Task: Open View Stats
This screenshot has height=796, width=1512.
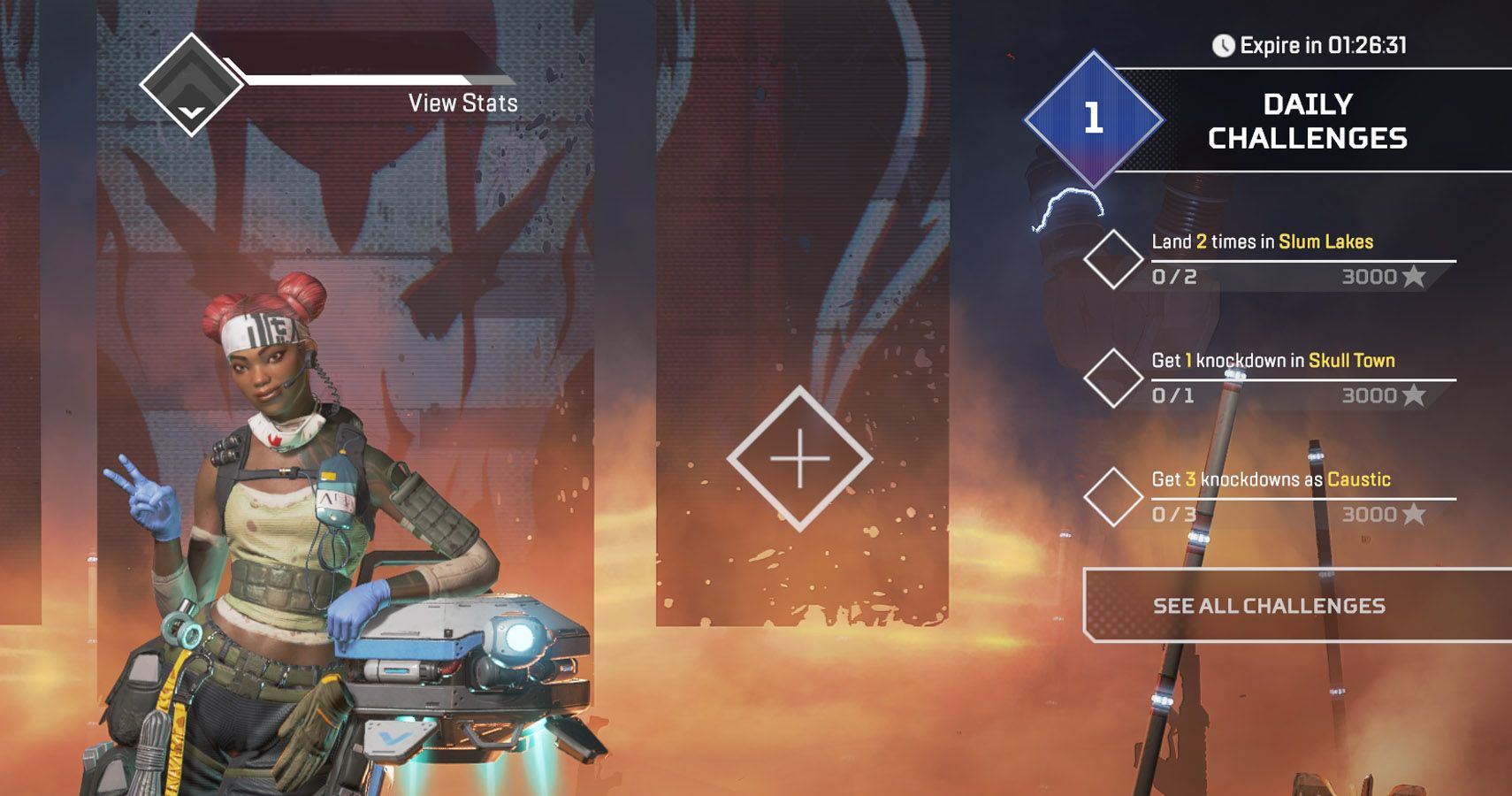Action: point(462,103)
